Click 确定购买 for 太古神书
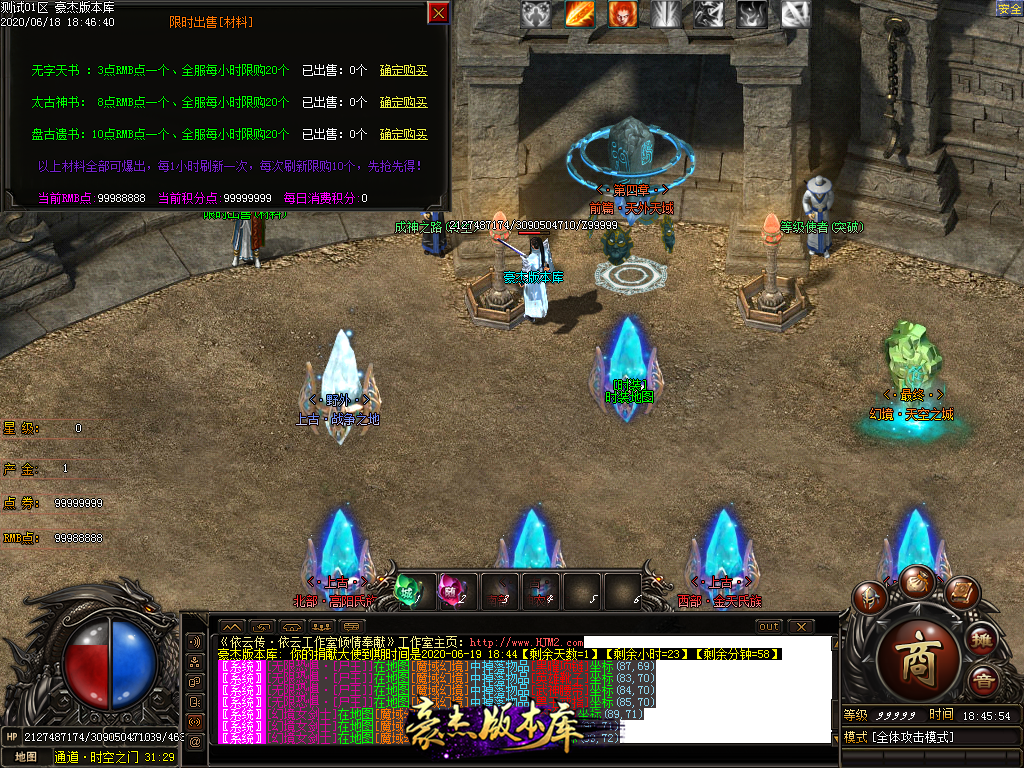The width and height of the screenshot is (1024, 768). tap(403, 103)
